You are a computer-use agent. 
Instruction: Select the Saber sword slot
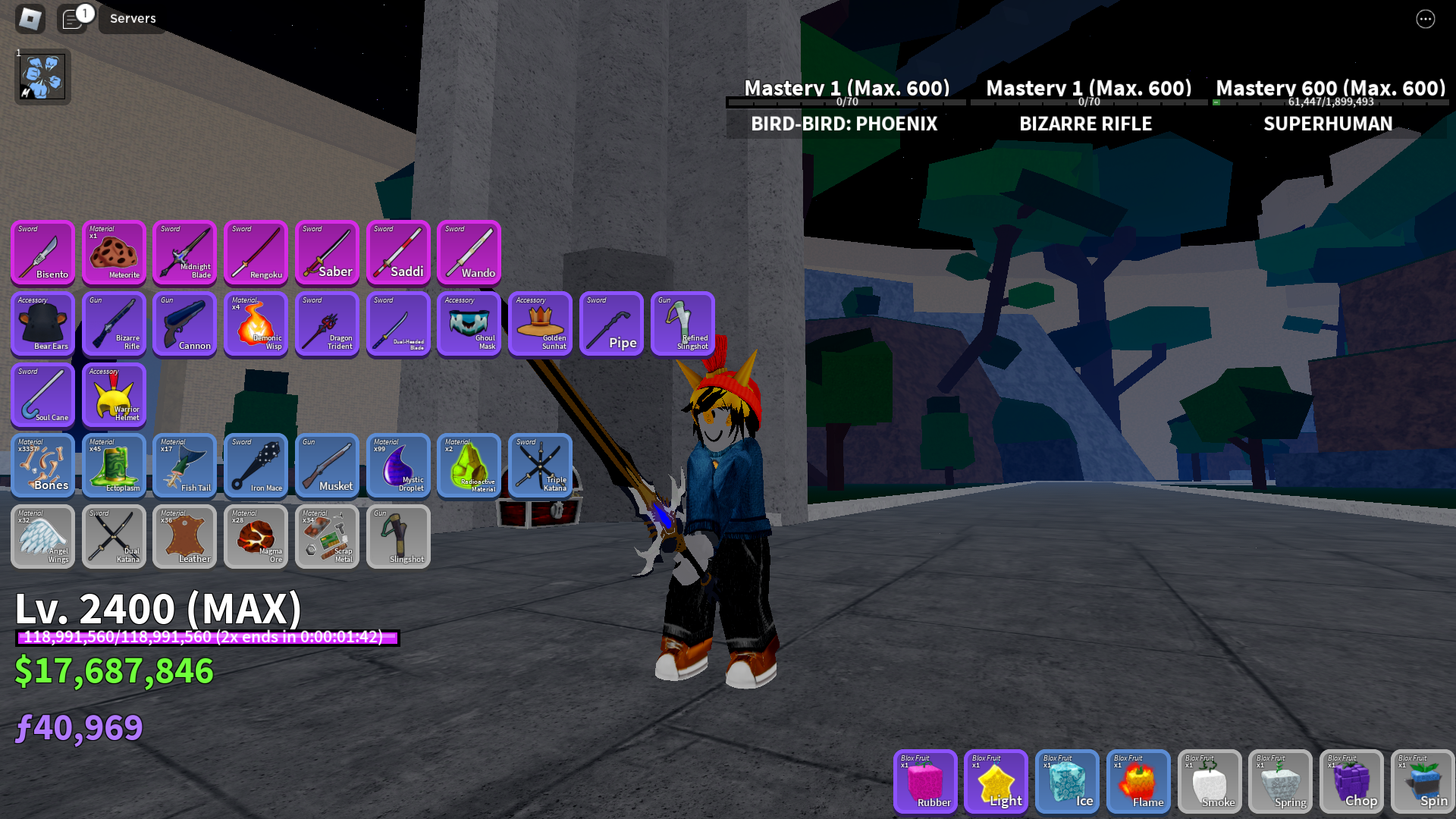[327, 253]
